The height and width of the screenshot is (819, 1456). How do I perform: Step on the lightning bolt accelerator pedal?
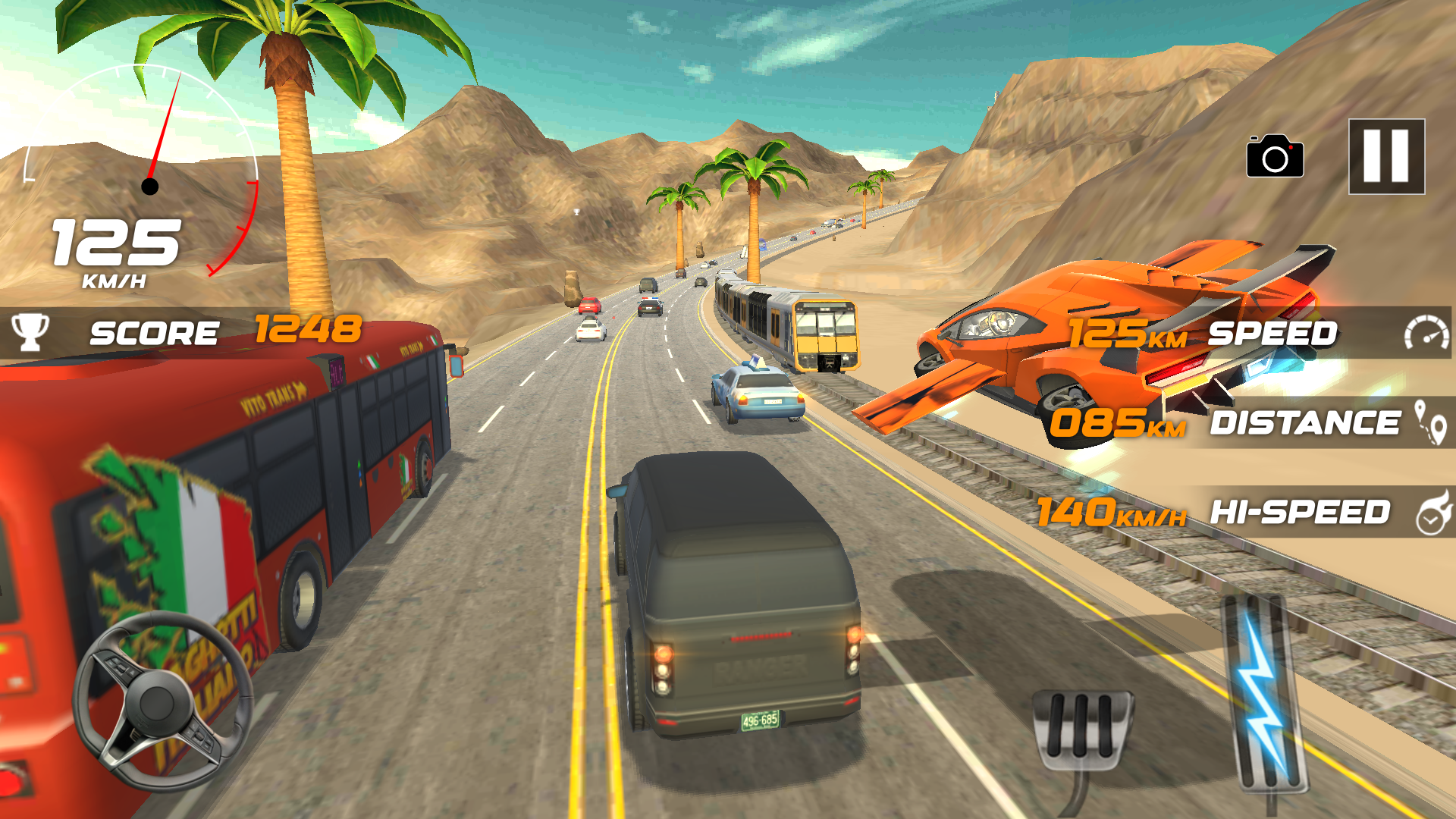pyautogui.click(x=1263, y=690)
